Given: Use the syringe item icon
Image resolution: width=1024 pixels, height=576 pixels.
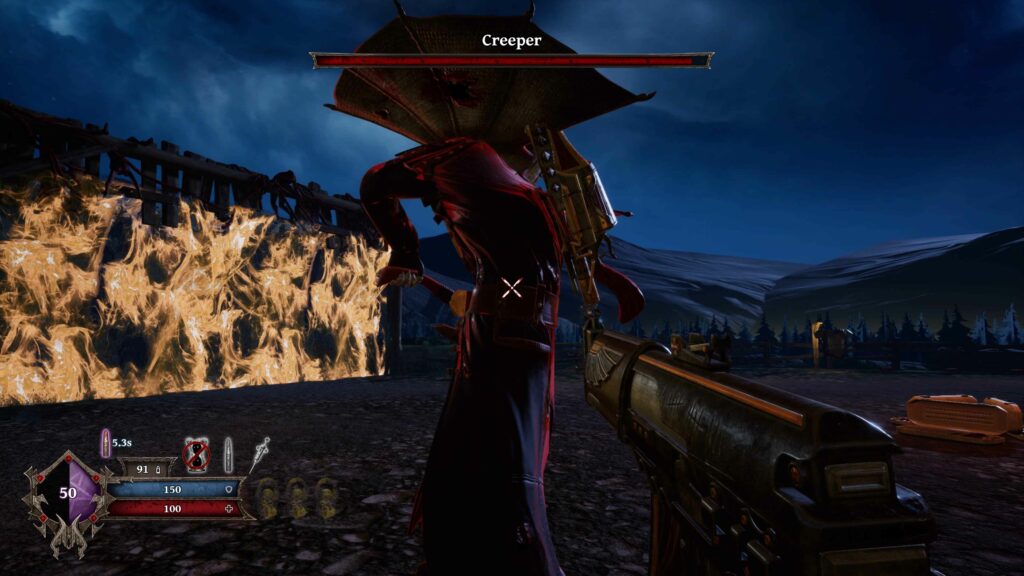Looking at the screenshot, I should coord(260,453).
